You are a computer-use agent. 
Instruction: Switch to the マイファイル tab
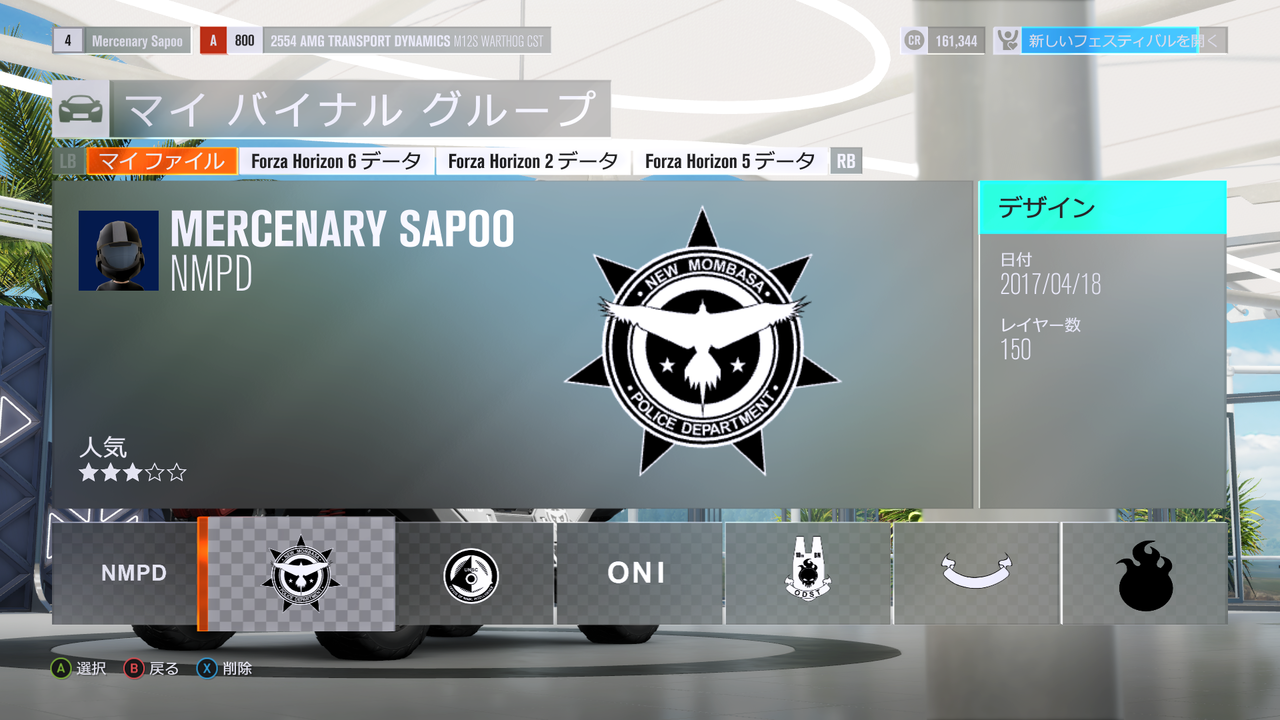(162, 161)
